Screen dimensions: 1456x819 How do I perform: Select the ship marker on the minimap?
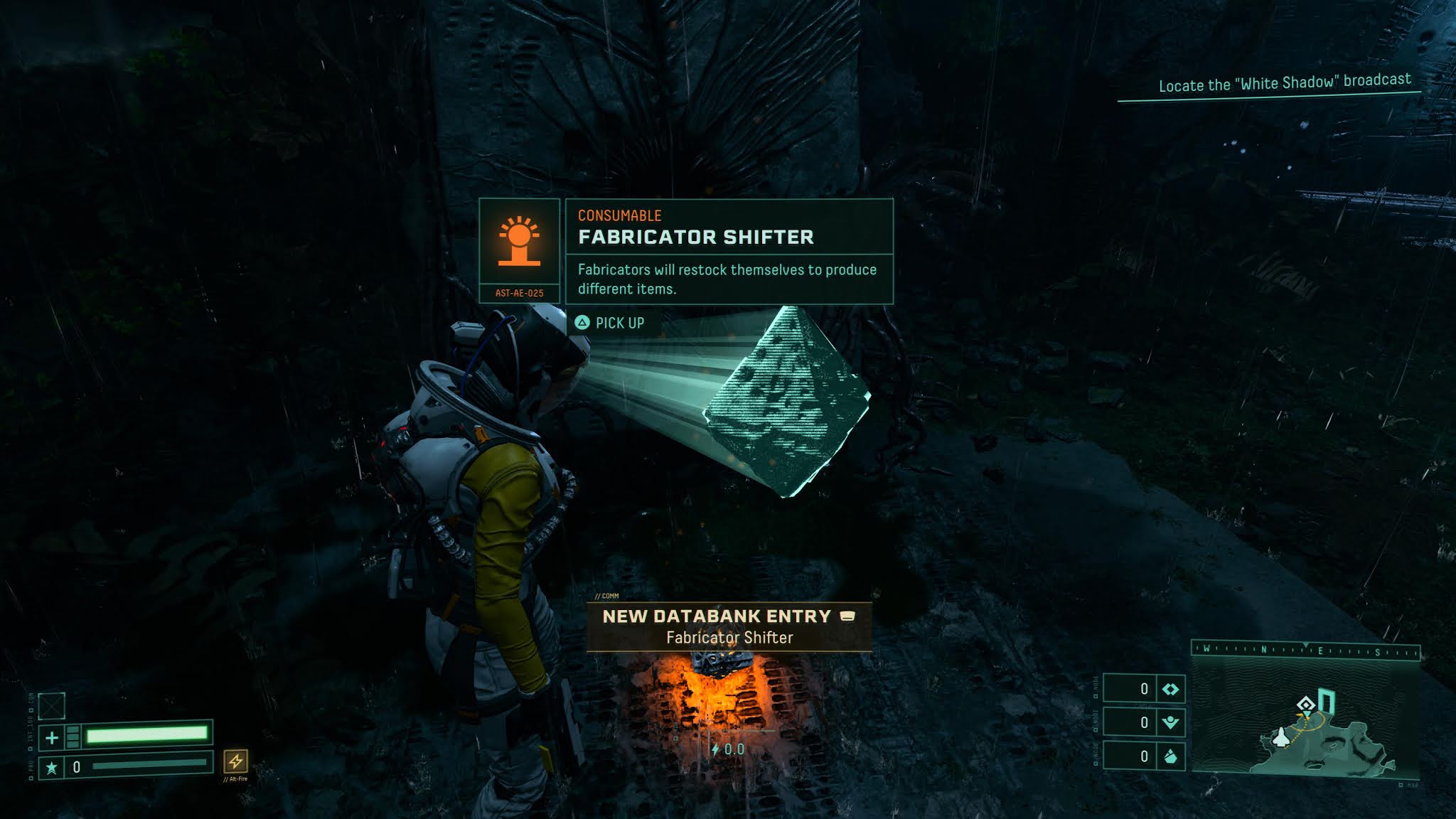[x=1280, y=737]
